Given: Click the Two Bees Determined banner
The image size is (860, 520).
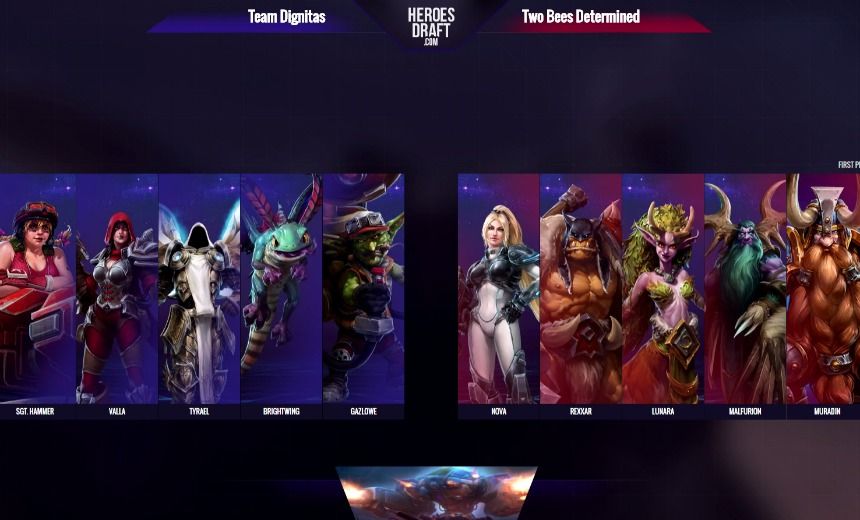Looking at the screenshot, I should coord(581,17).
